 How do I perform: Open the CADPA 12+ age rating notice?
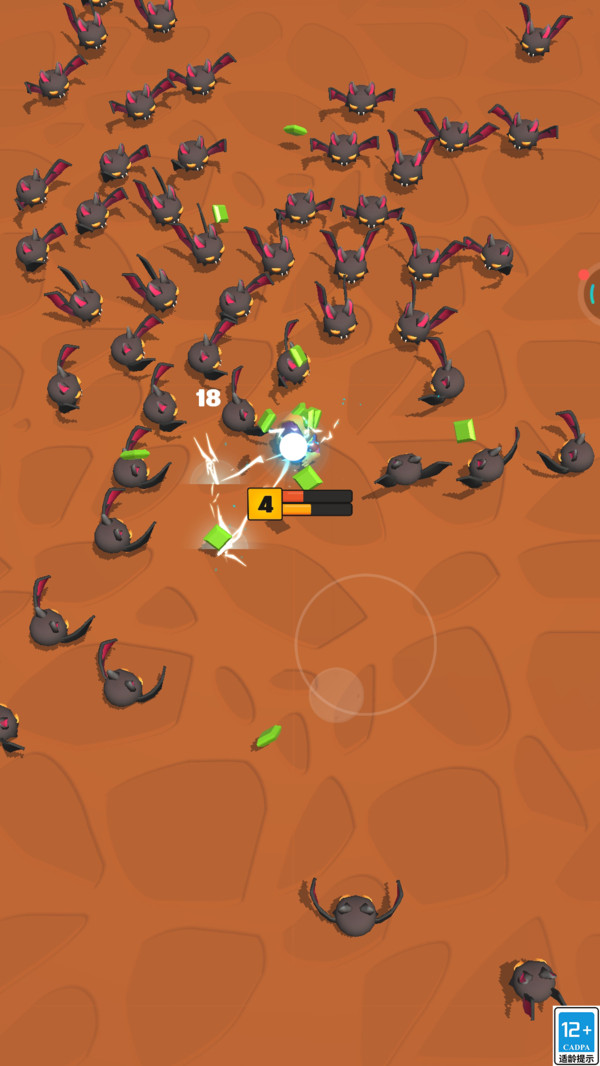pyautogui.click(x=577, y=1035)
